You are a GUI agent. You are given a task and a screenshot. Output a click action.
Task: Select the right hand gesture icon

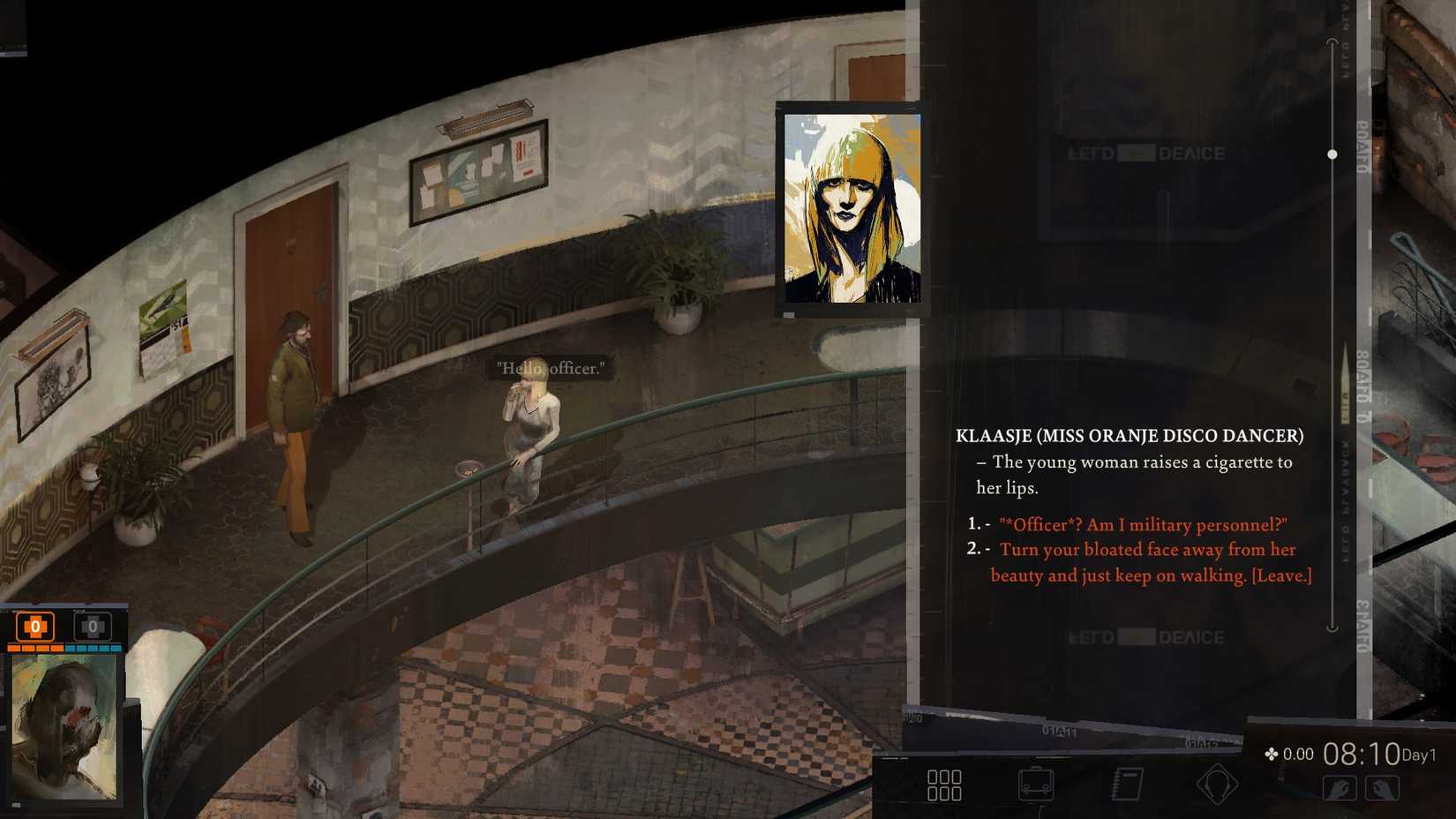(1383, 788)
